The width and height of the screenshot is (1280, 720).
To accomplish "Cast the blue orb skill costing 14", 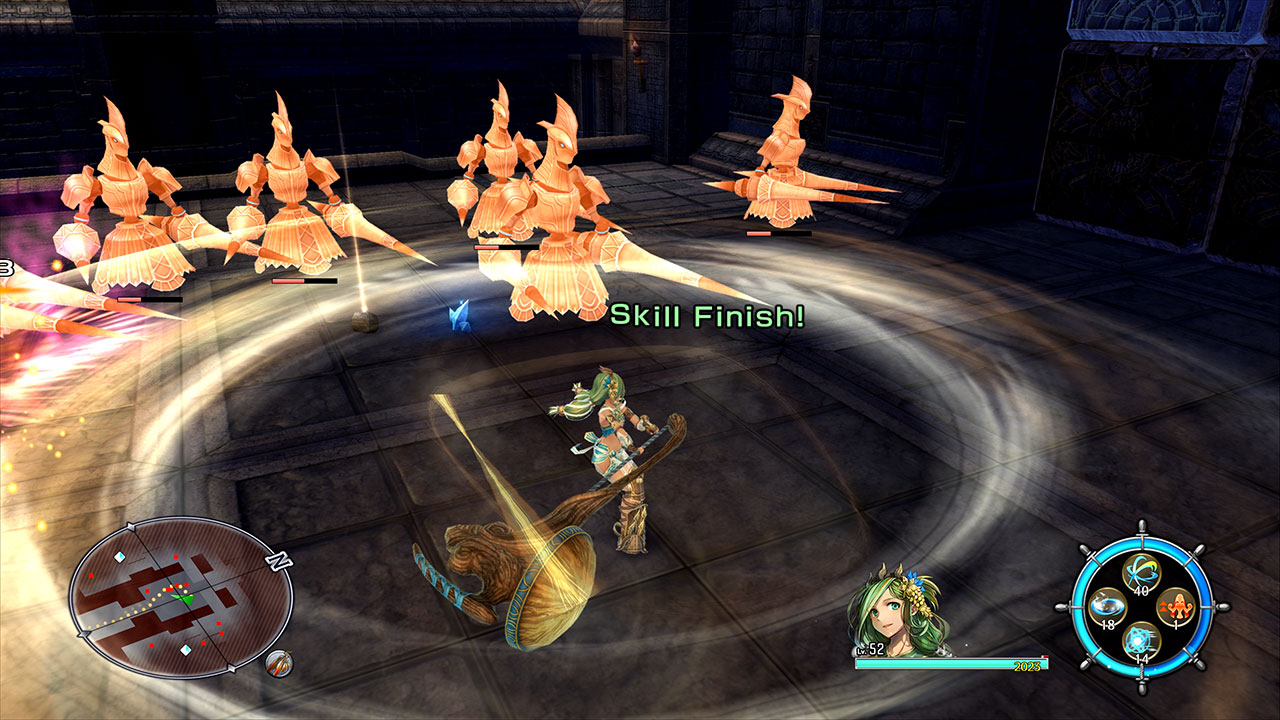I will pyautogui.click(x=1140, y=640).
